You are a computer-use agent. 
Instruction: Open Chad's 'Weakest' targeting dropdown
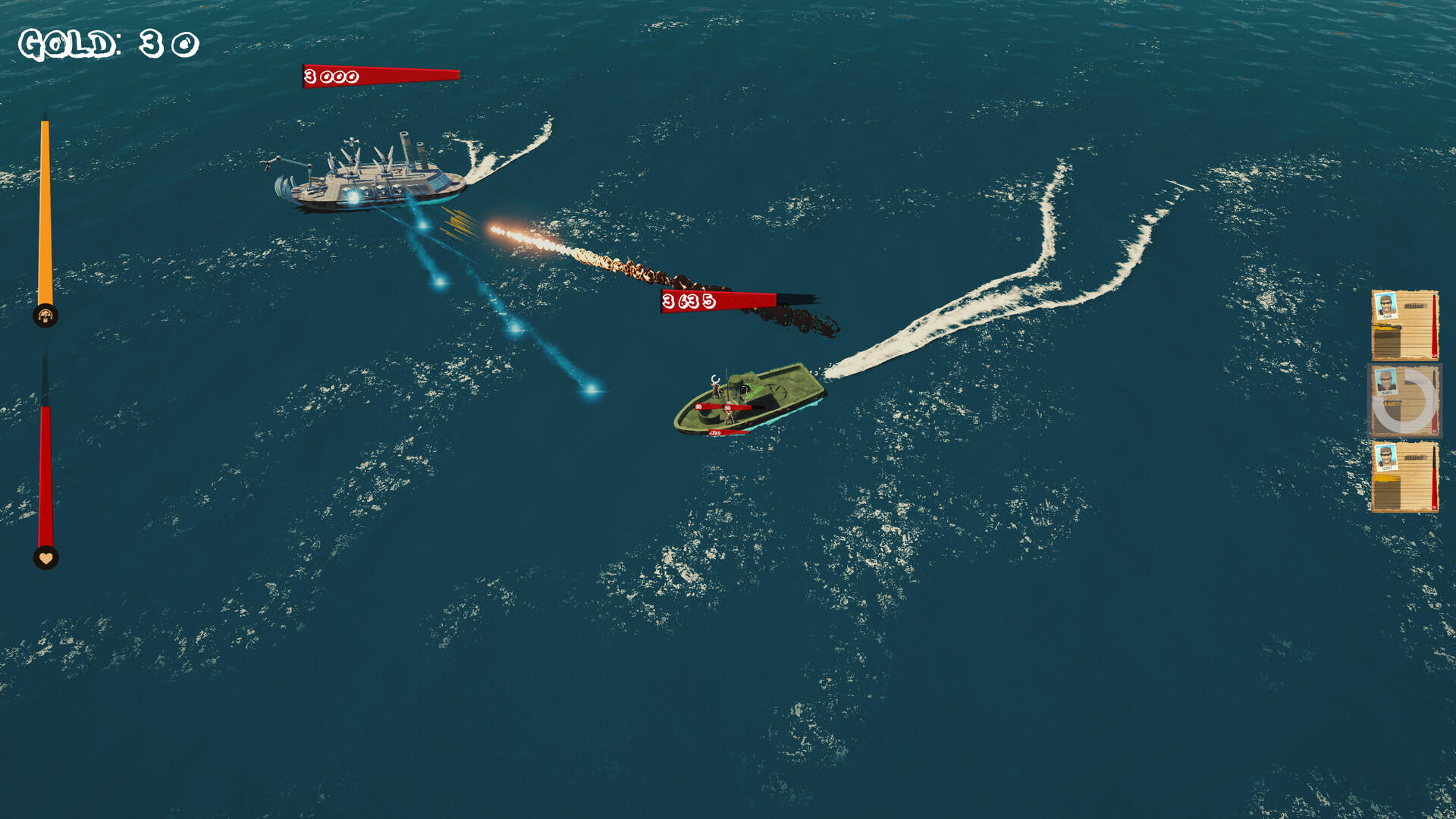(1415, 306)
